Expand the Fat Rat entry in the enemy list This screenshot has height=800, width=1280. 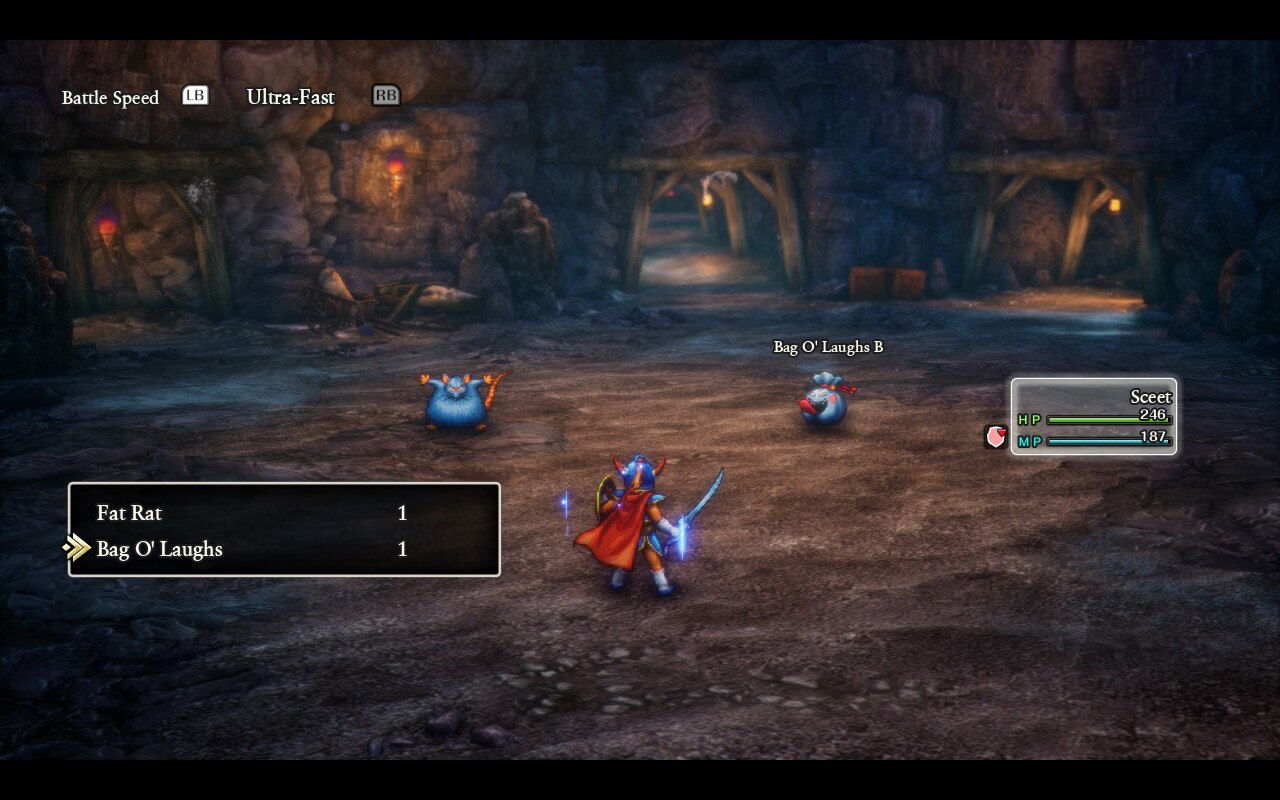point(130,513)
